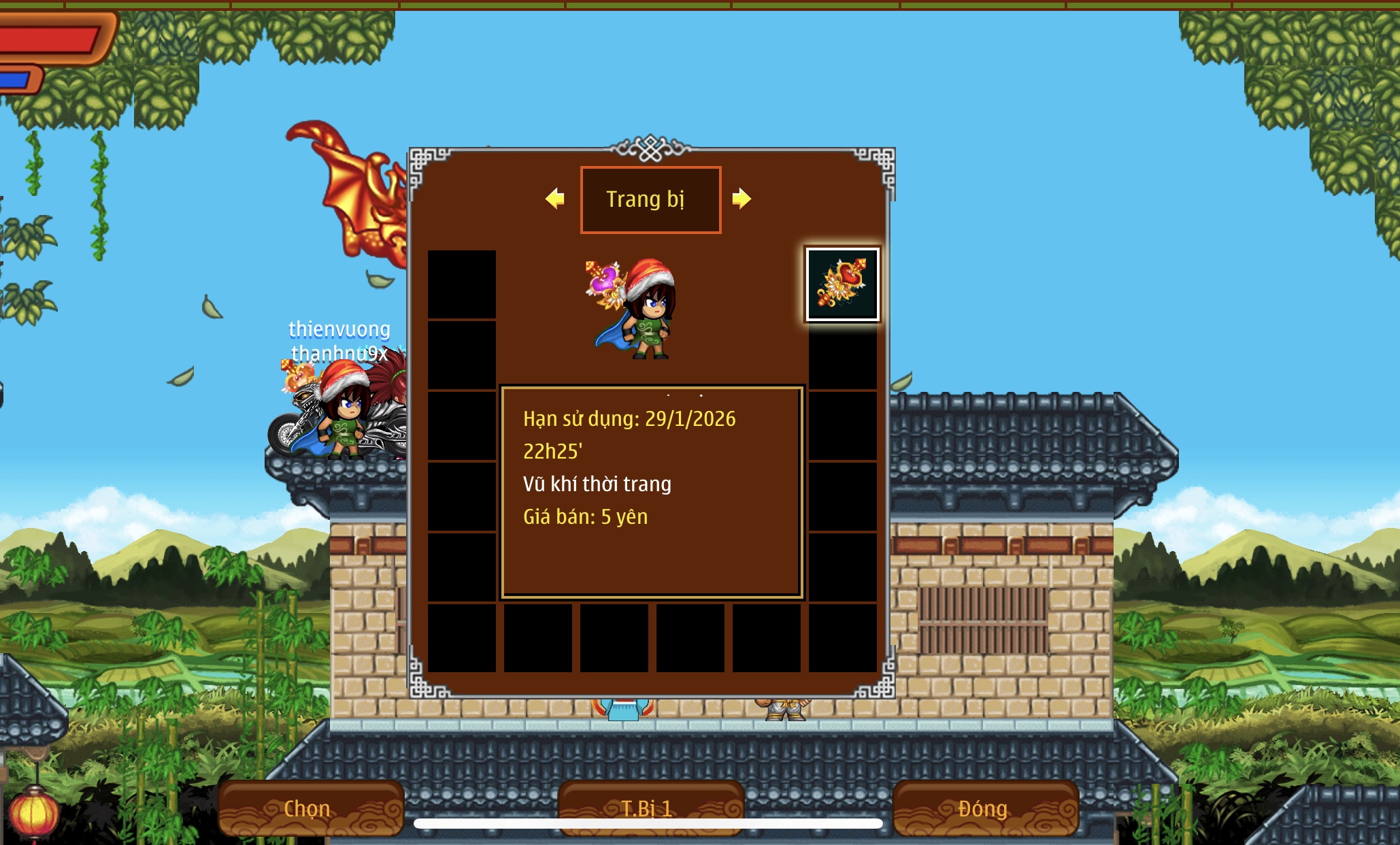
Task: Go to the previous tab with left arrow
Action: click(x=555, y=199)
